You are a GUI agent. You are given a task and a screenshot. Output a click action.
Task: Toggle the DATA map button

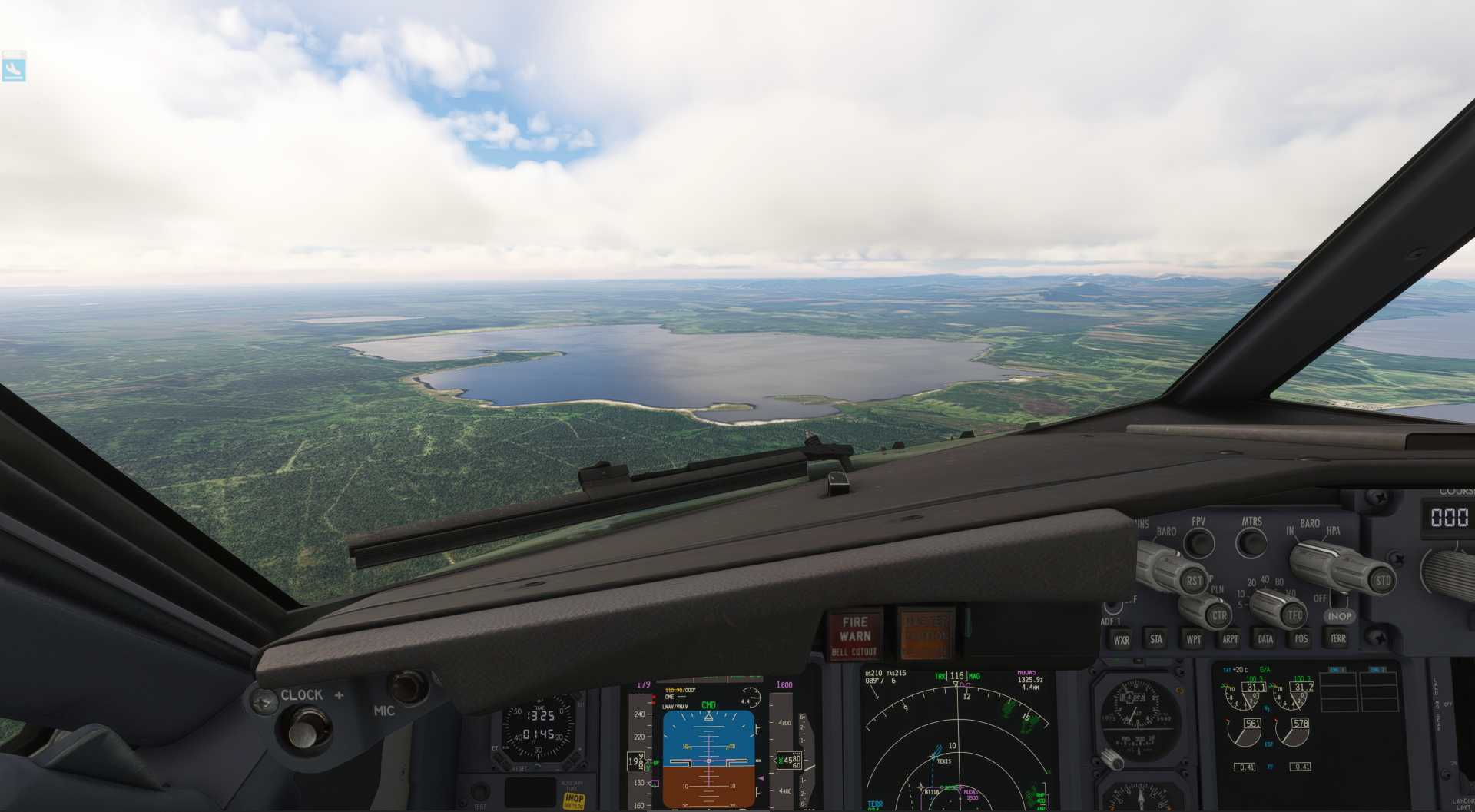click(x=1265, y=638)
